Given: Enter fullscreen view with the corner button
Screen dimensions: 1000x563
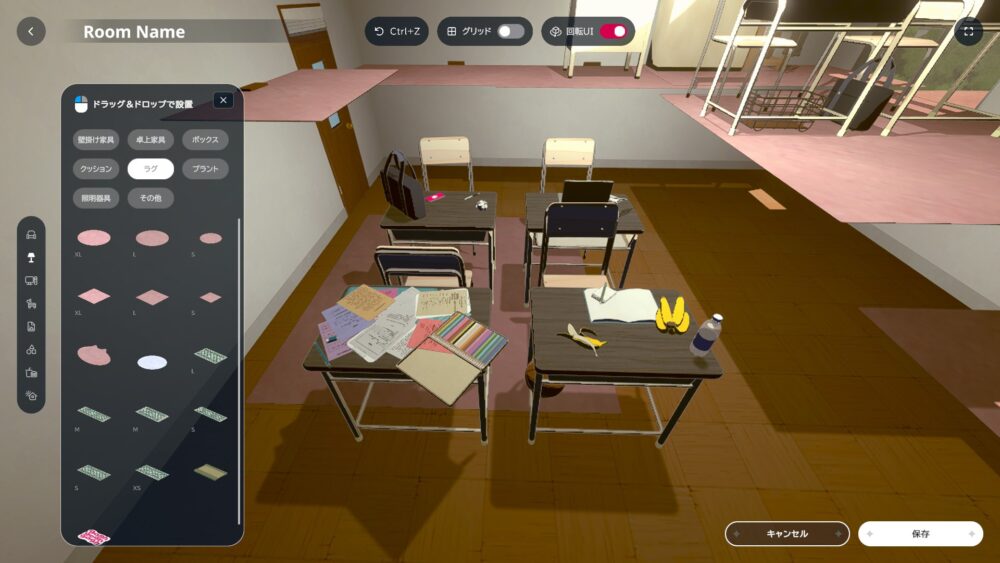Looking at the screenshot, I should [968, 31].
